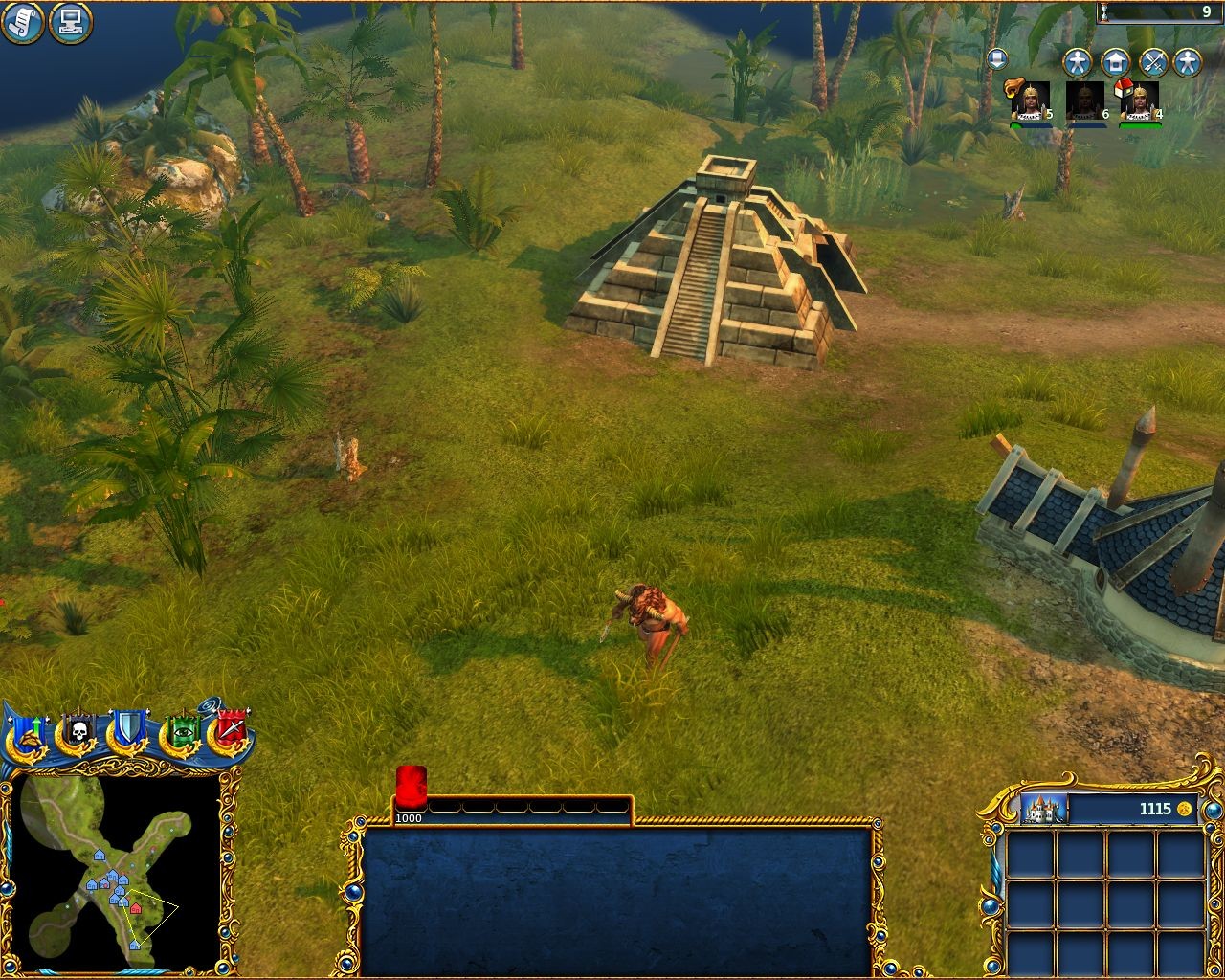
Task: Select the house icon filter button
Action: click(x=1116, y=63)
